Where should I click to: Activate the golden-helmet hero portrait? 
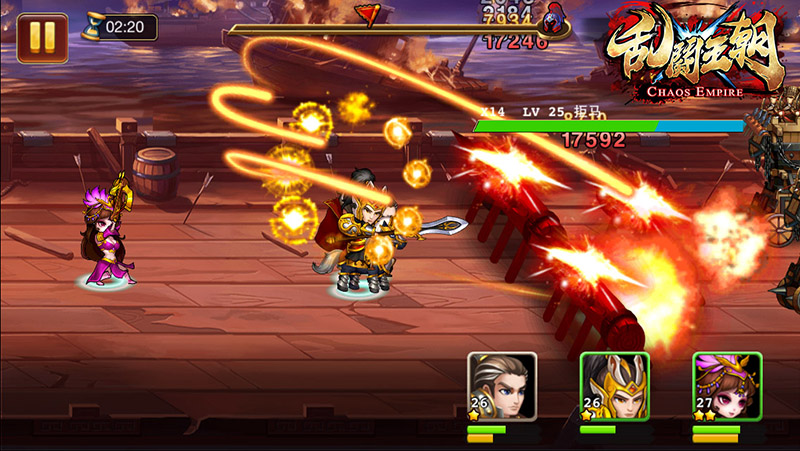tap(614, 387)
